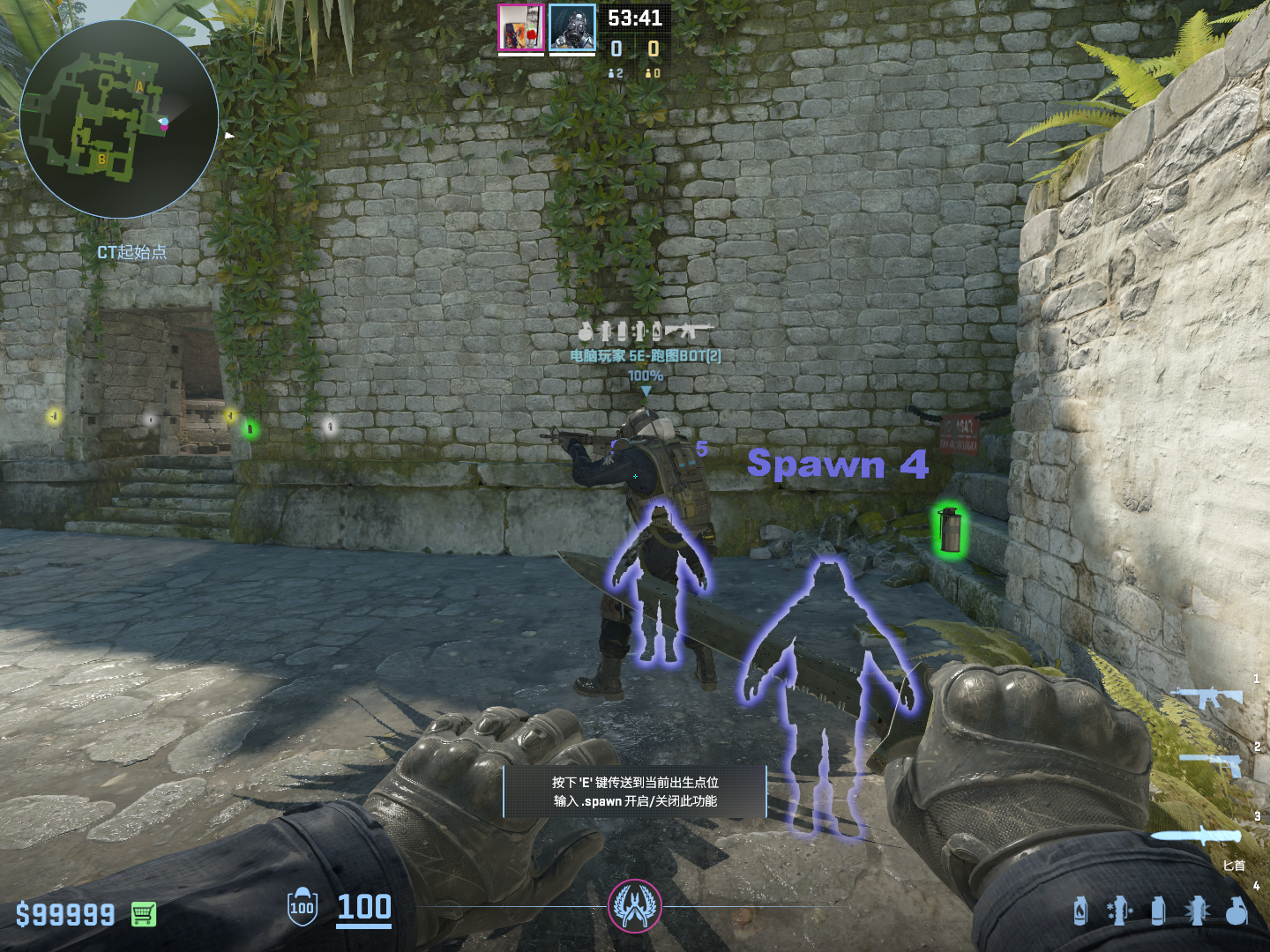Switch to the pistol in slot 2
This screenshot has width=1270, height=952.
pyautogui.click(x=1213, y=762)
